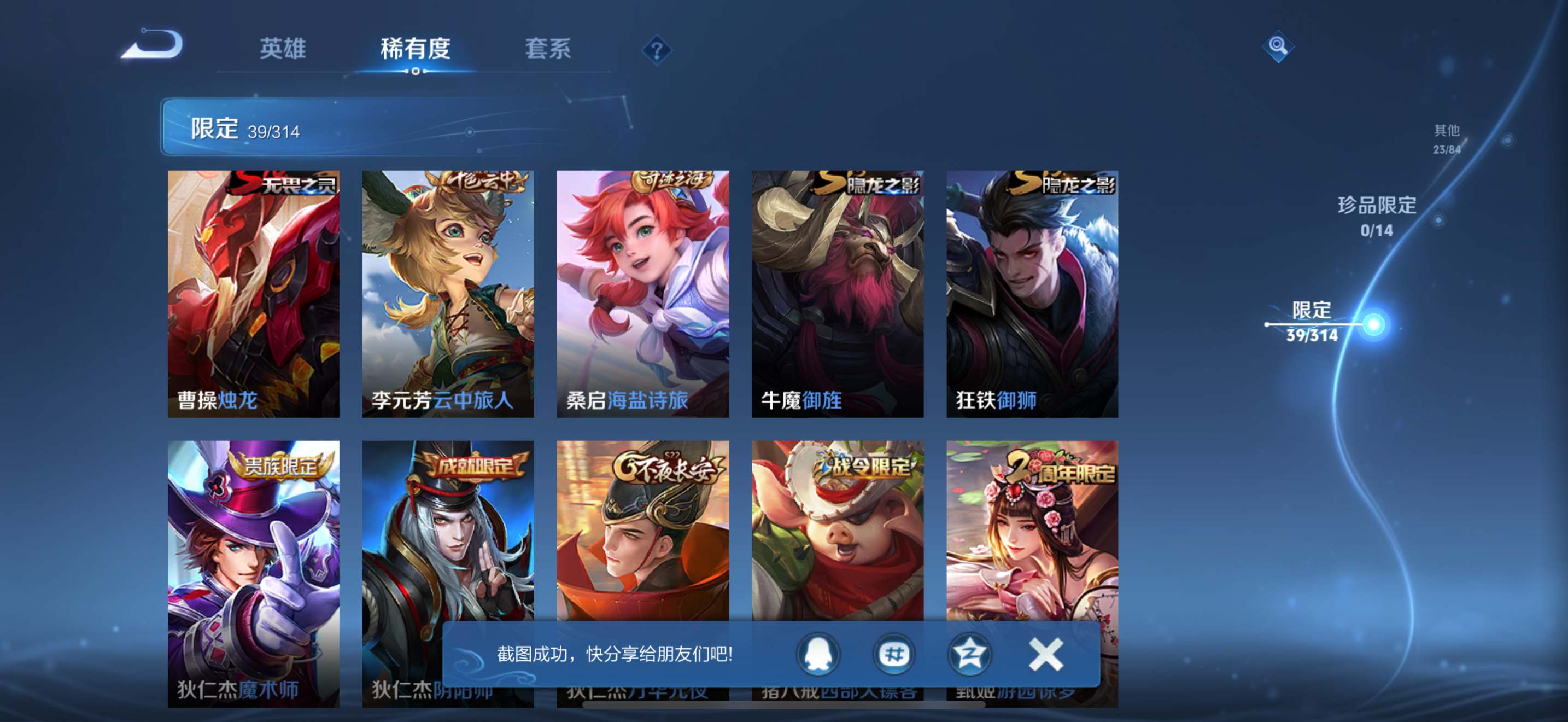Open the magnifier search icon
1568x722 pixels.
1277,46
